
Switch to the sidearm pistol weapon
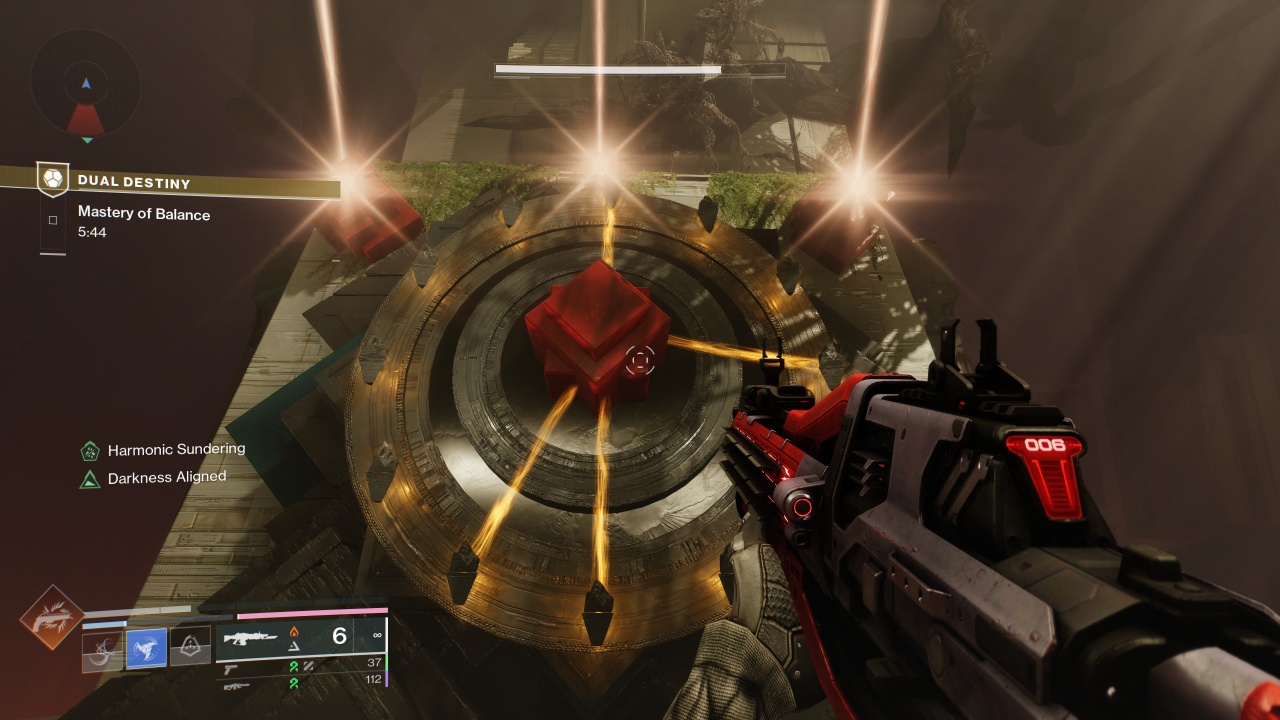[x=231, y=669]
